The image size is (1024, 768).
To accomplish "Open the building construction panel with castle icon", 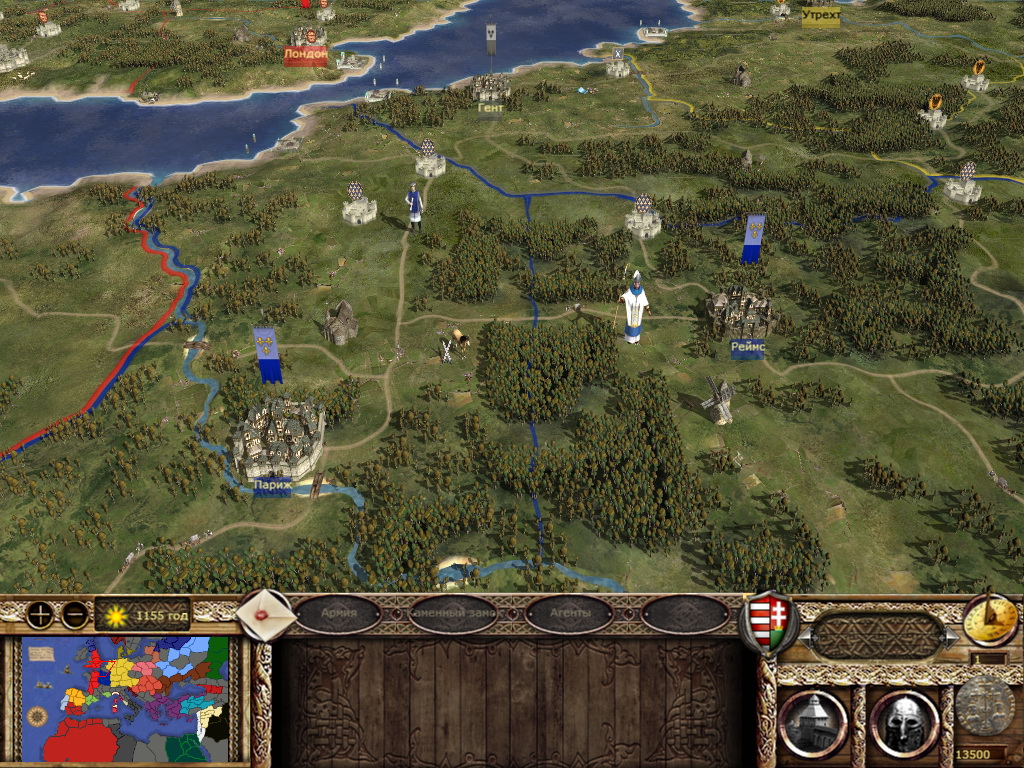I will (812, 722).
